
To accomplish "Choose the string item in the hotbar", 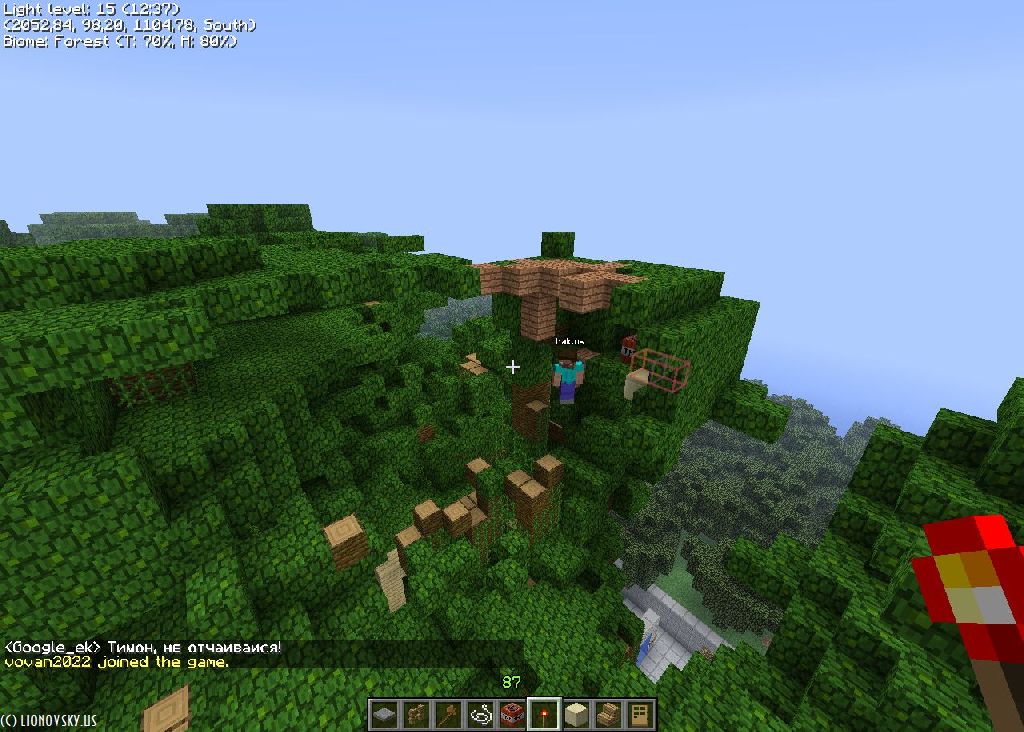I will click(480, 715).
